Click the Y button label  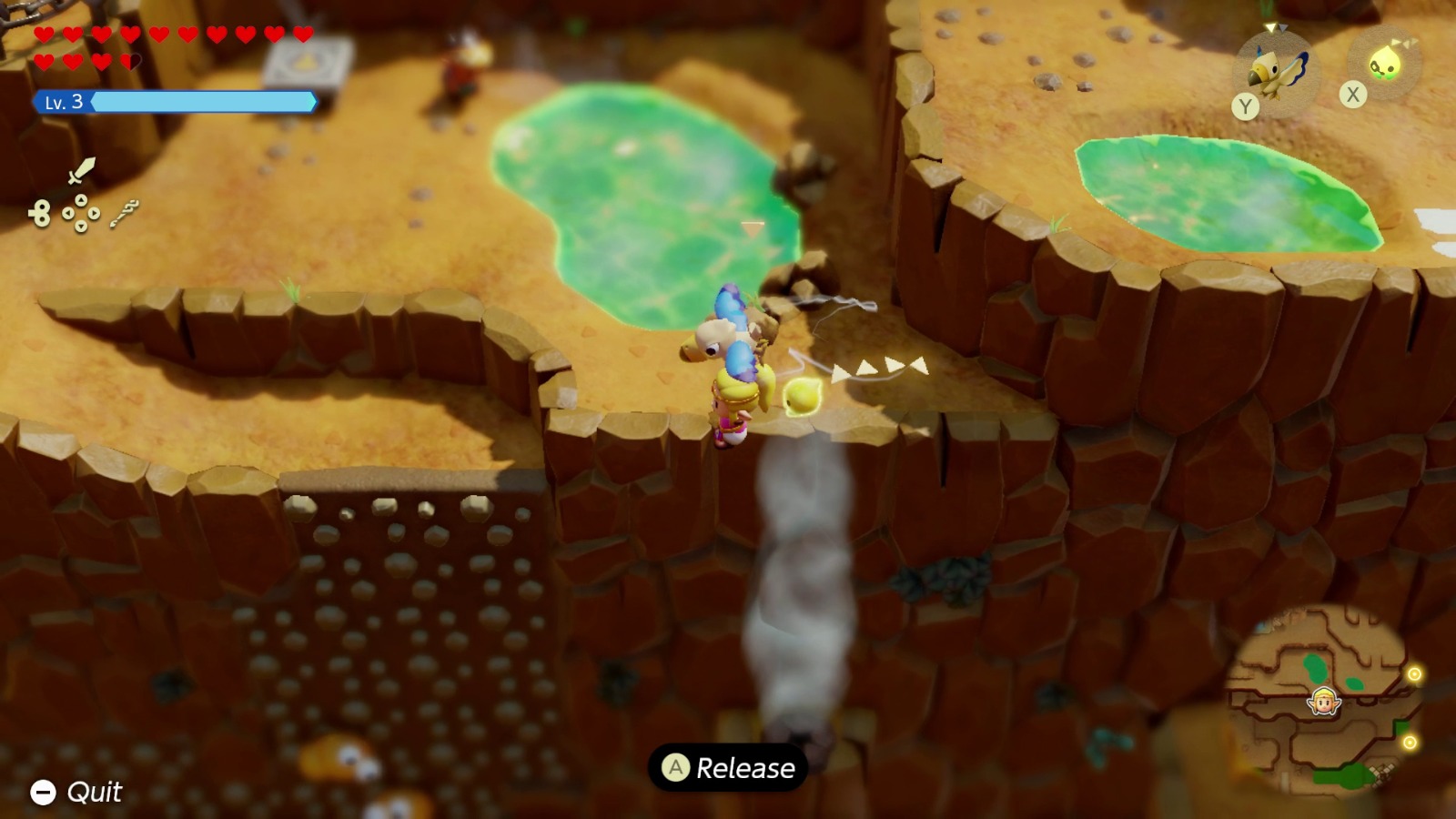coord(1246,104)
